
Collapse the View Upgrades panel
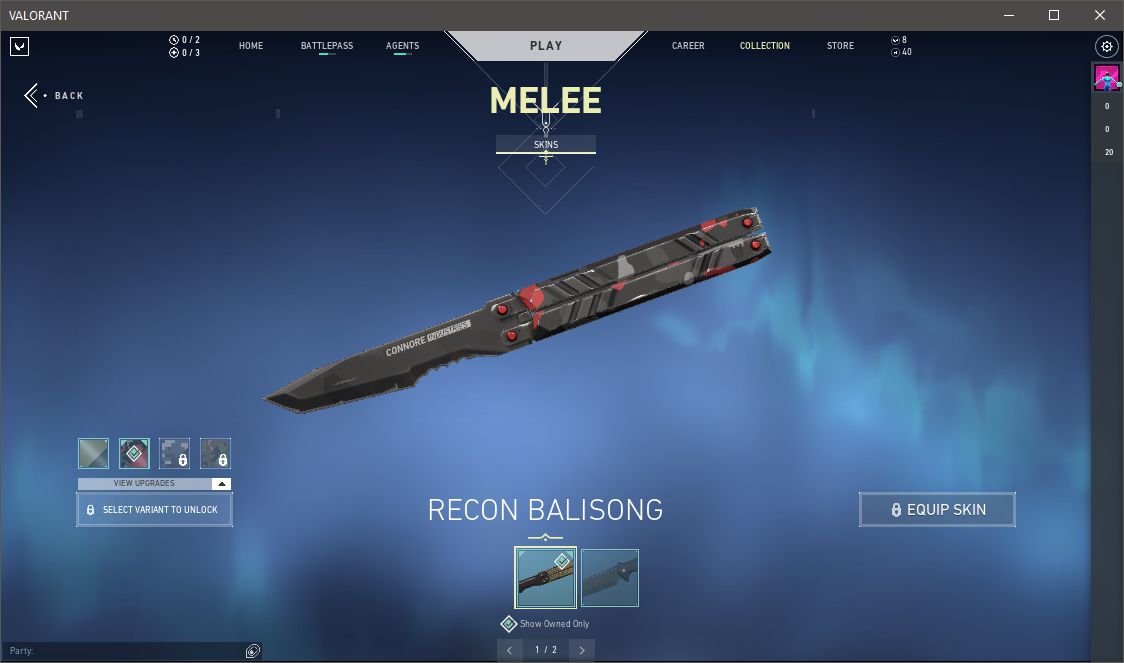(x=222, y=484)
